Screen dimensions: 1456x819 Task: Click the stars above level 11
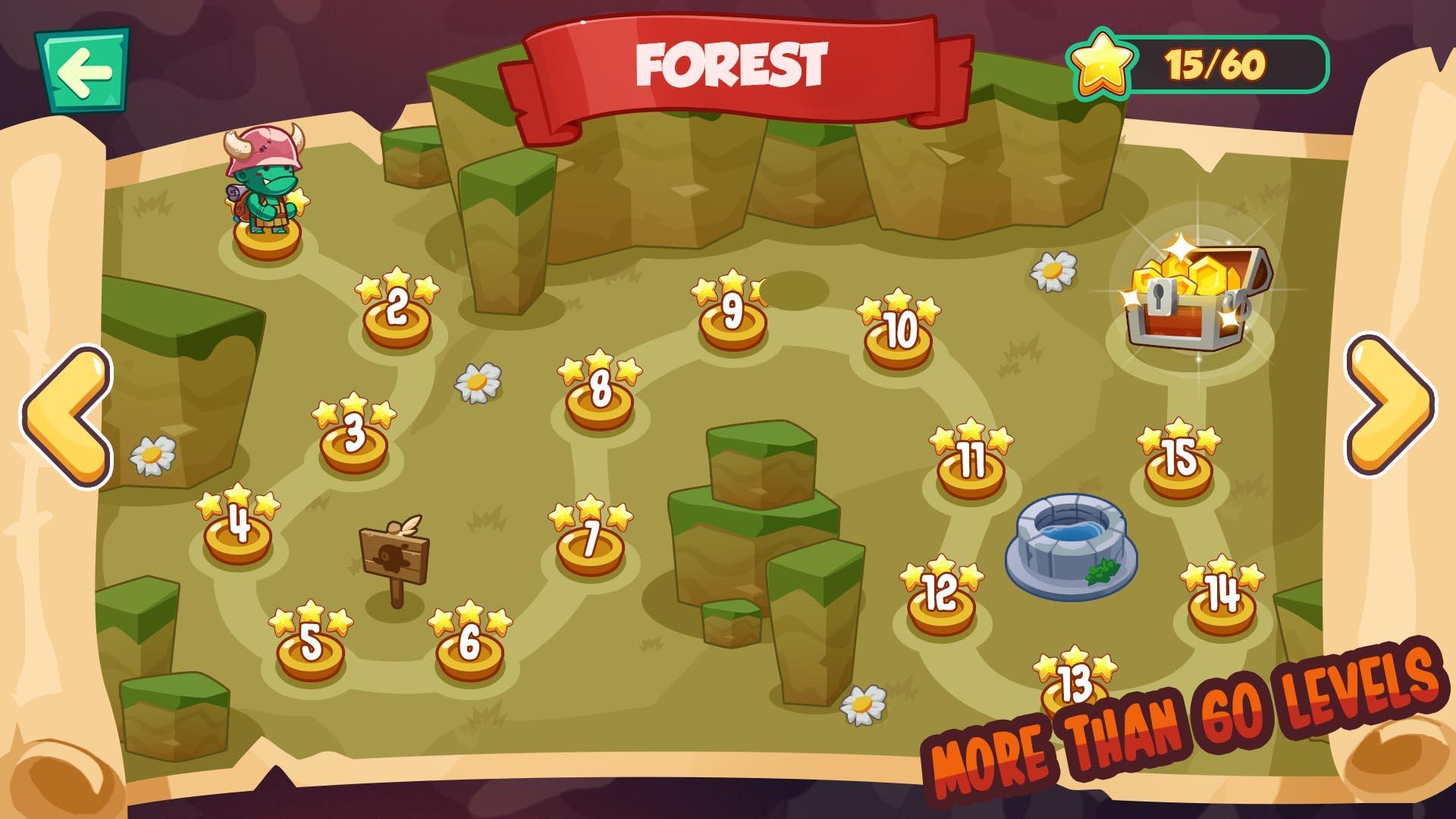click(970, 436)
